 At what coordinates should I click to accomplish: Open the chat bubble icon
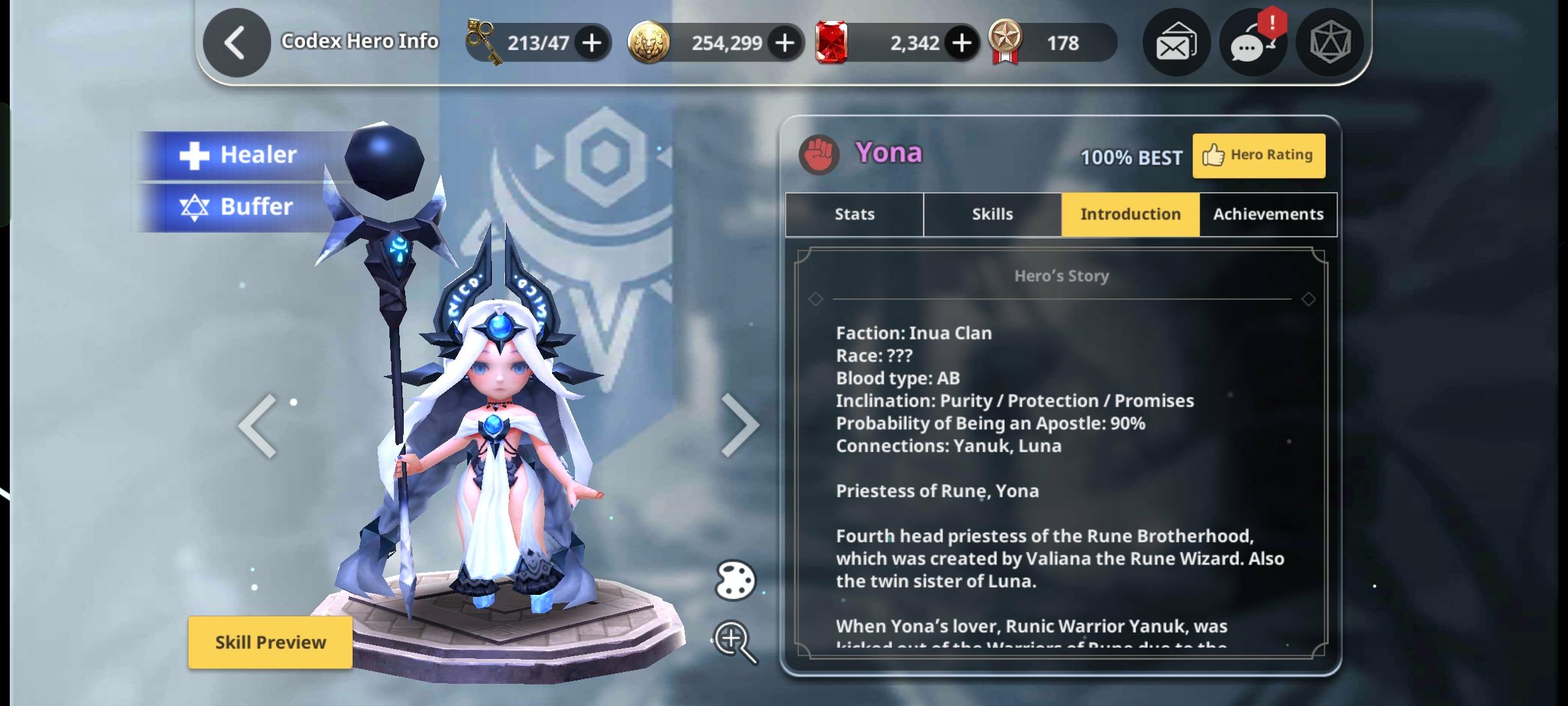(1252, 43)
